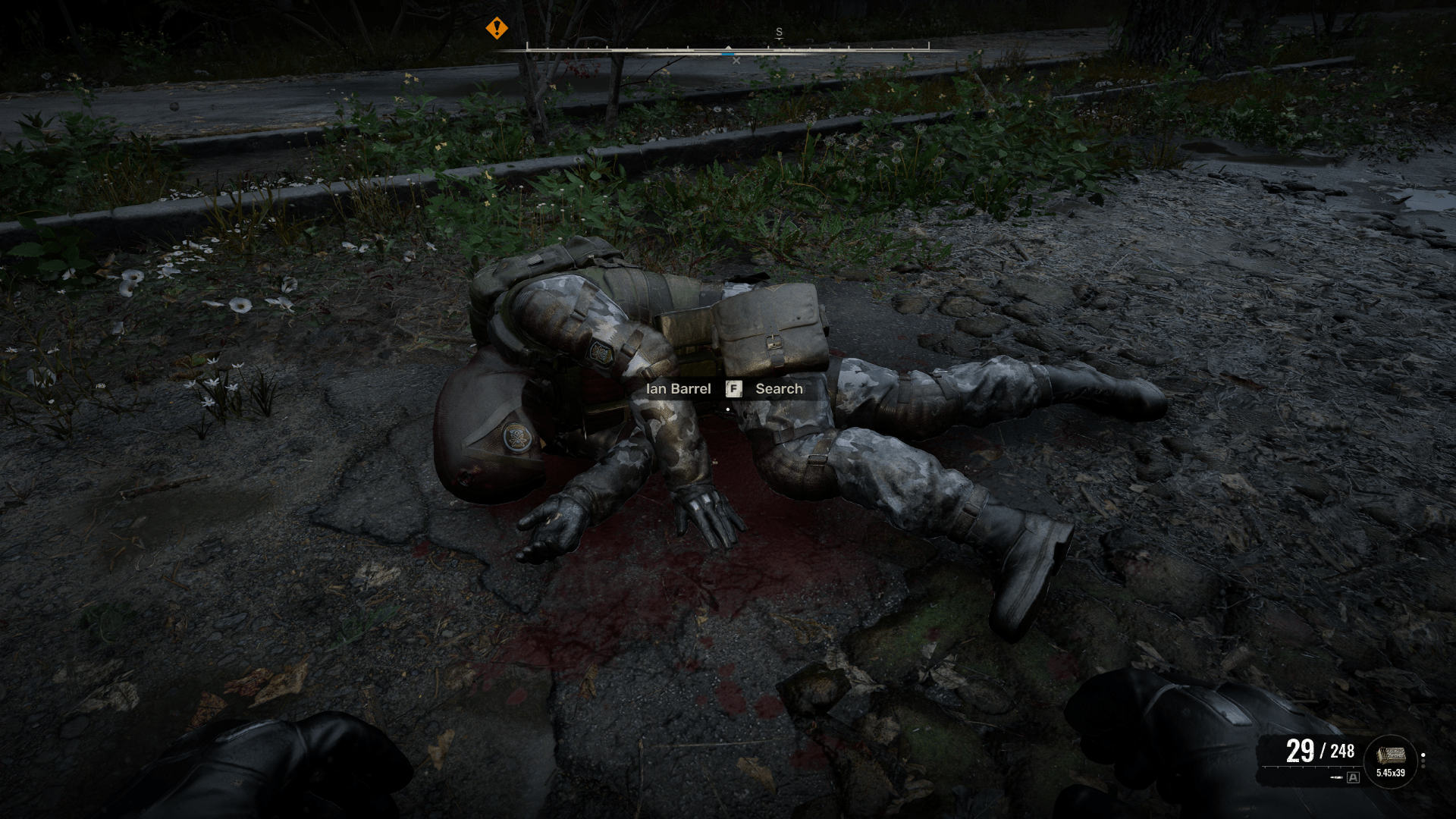Click the middle grey magazine dot on the HUD
Image resolution: width=1456 pixels, height=819 pixels.
pos(1423,761)
